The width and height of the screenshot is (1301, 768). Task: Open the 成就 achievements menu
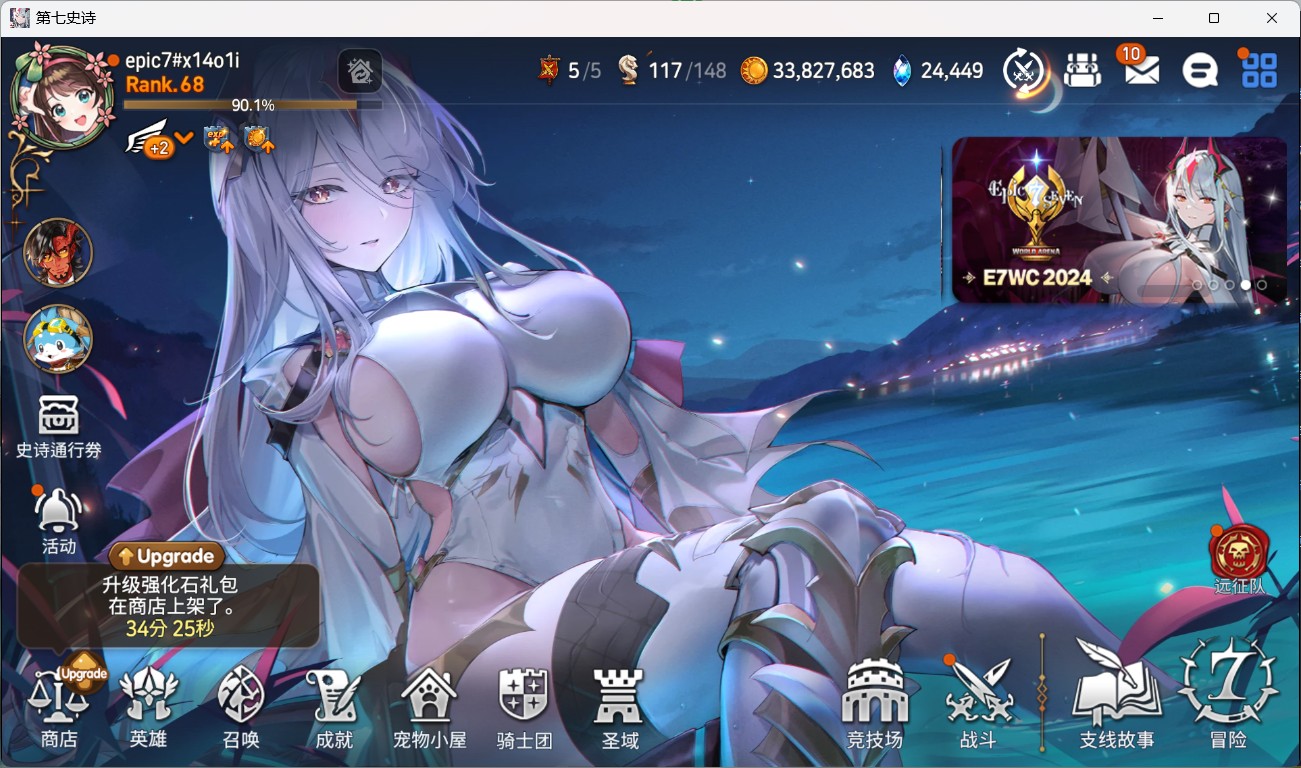(333, 705)
